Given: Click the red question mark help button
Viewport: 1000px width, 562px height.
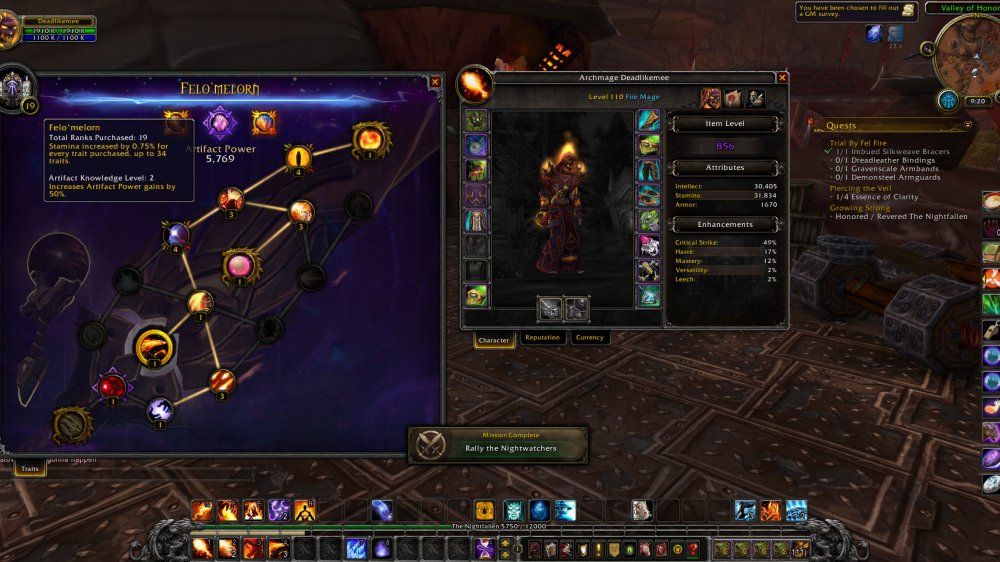Looking at the screenshot, I should [692, 549].
